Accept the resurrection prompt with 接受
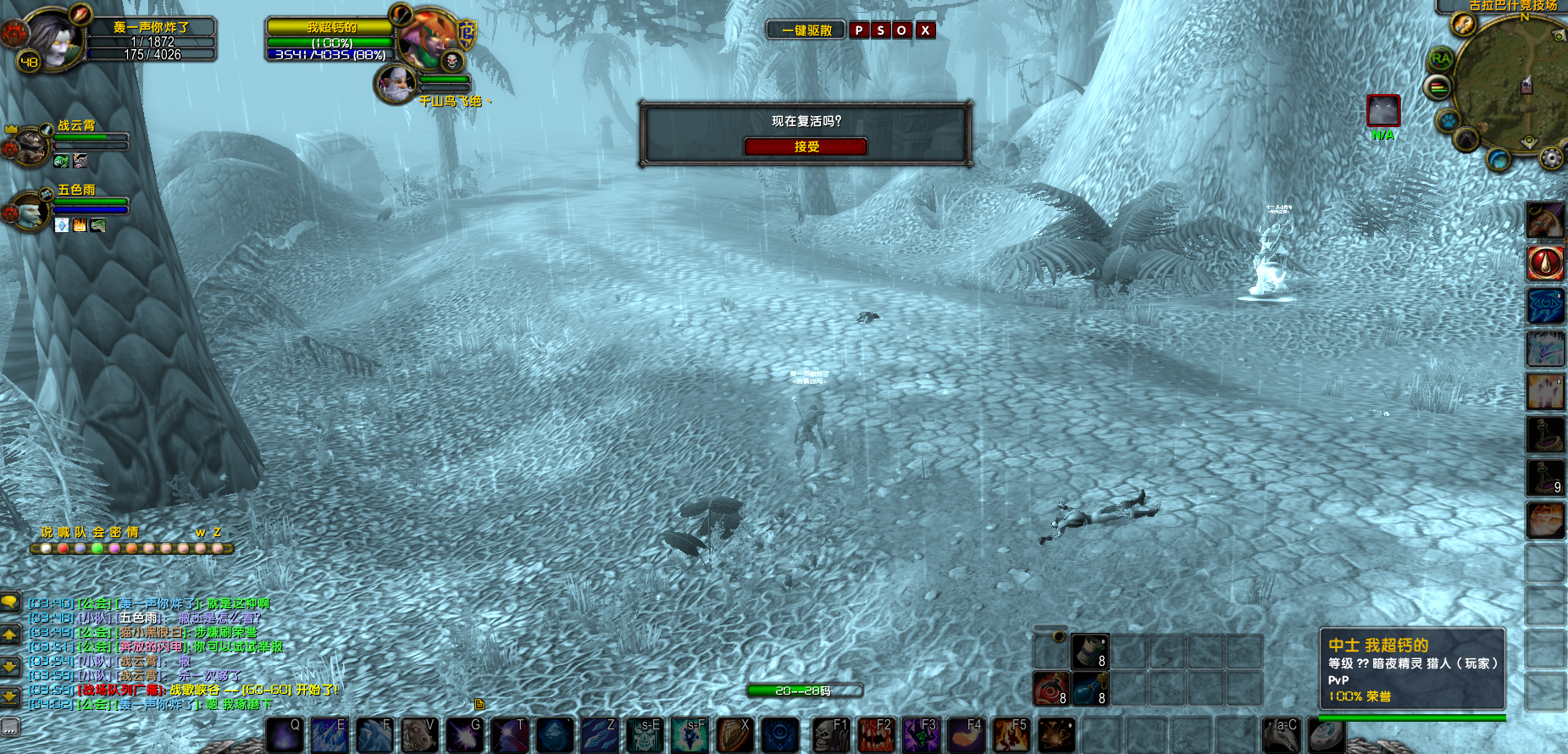Screen dimensions: 1568x754 (x=806, y=147)
